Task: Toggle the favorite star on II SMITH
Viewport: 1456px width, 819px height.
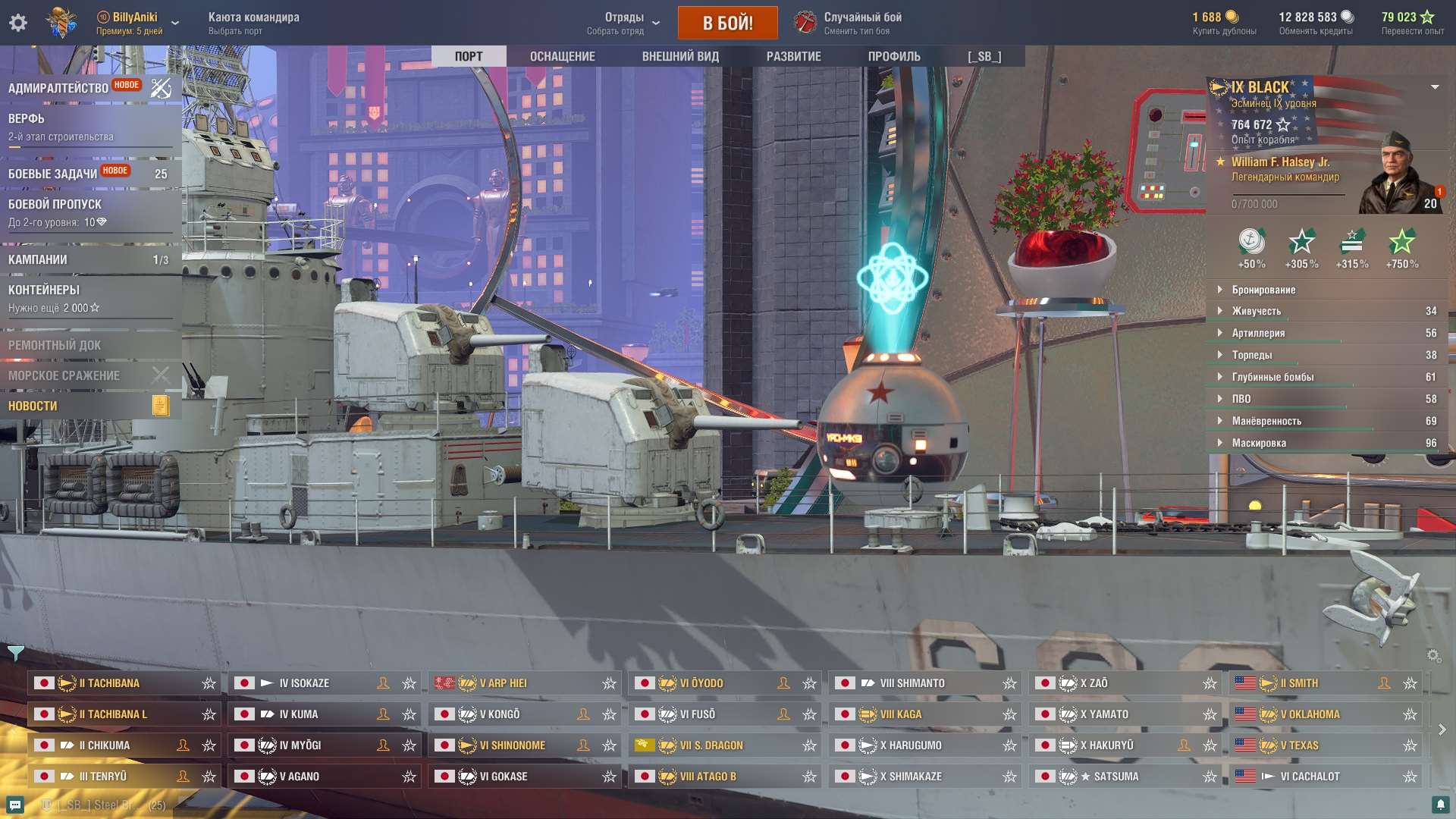Action: point(1409,682)
